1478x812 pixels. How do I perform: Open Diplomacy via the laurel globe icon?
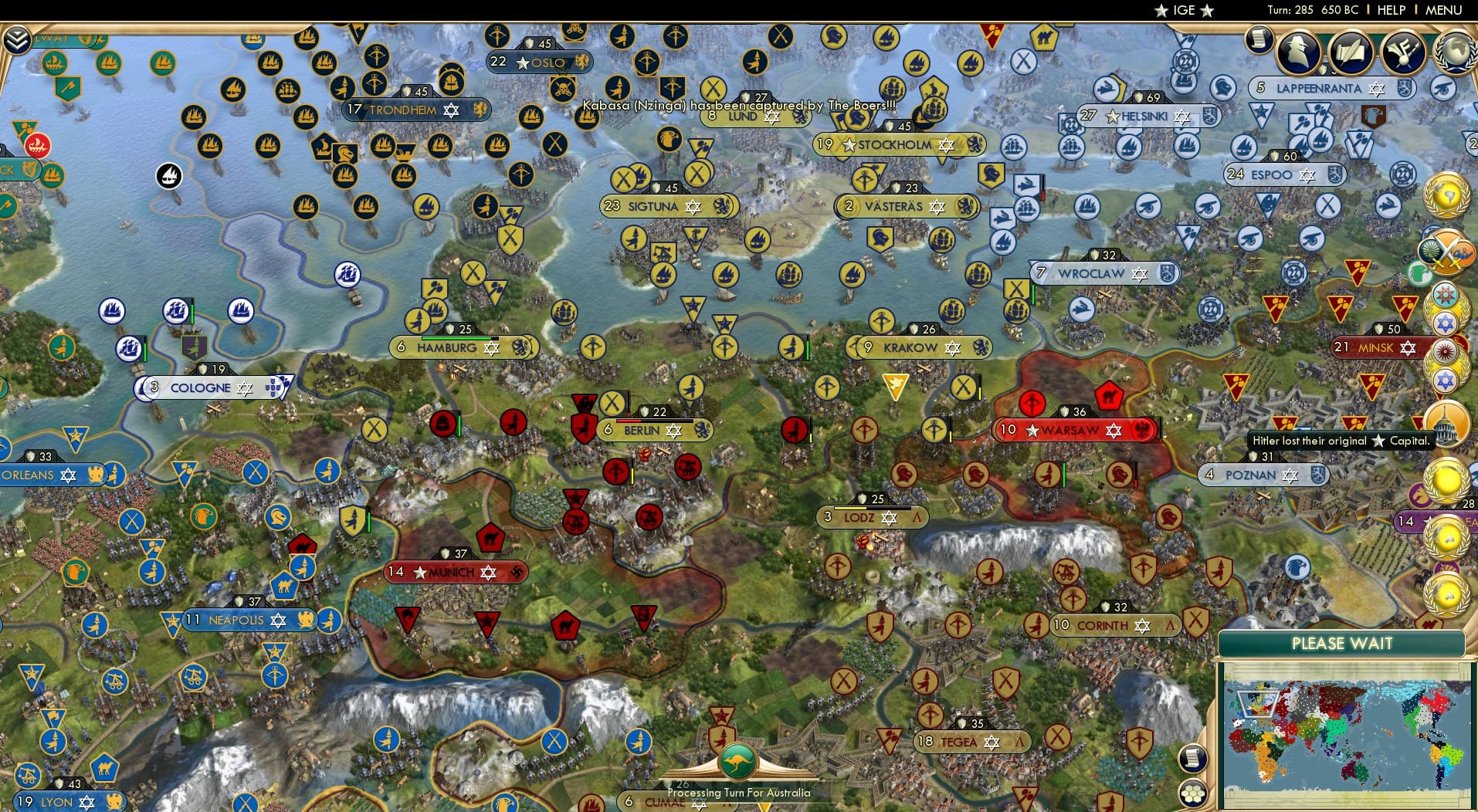pyautogui.click(x=1454, y=51)
